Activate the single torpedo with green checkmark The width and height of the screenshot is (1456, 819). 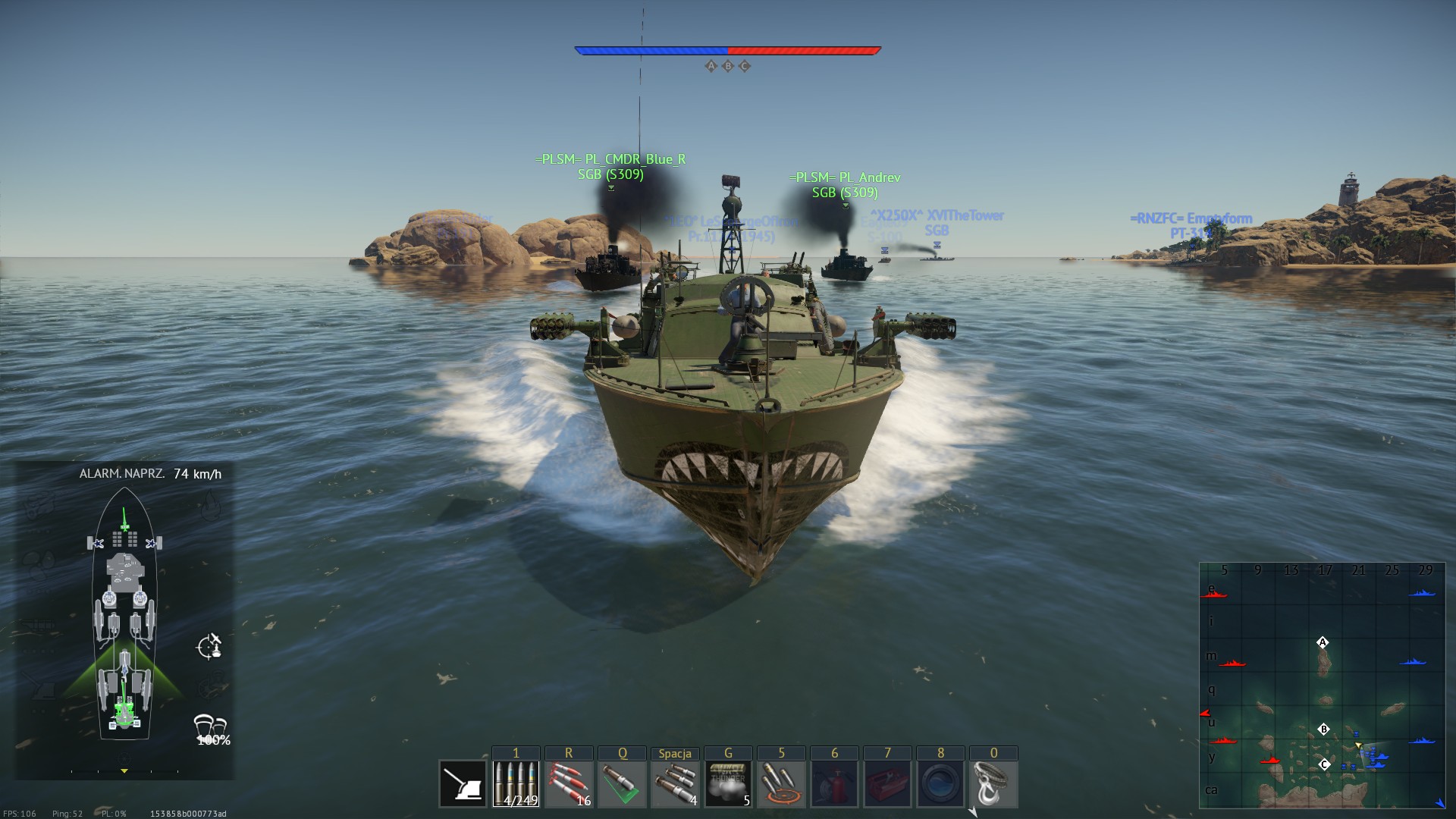pyautogui.click(x=622, y=784)
